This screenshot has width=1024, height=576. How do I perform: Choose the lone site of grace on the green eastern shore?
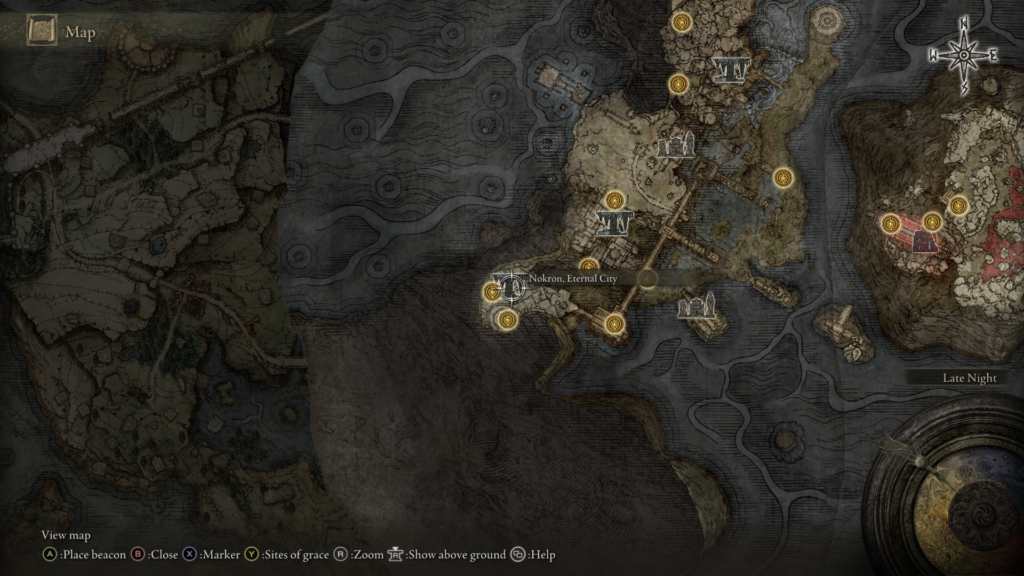(x=783, y=178)
